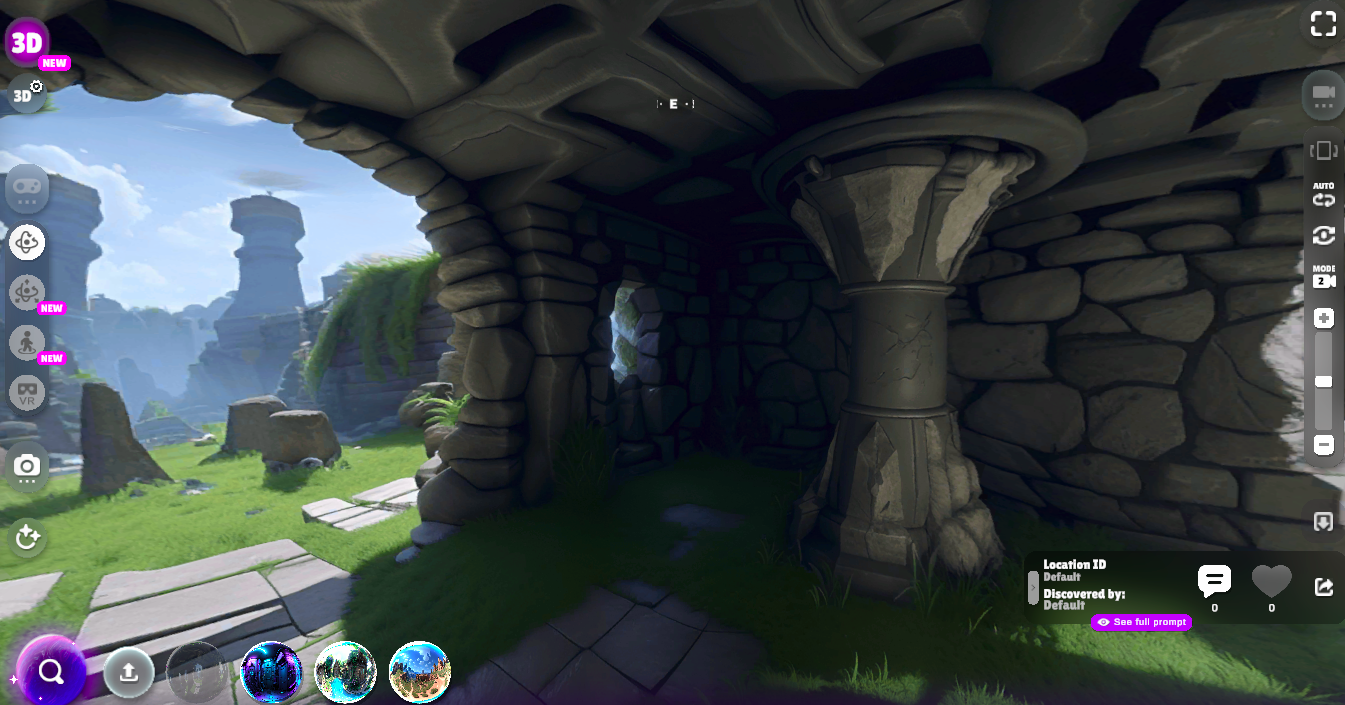This screenshot has width=1345, height=705.
Task: Zoom out using the minus button
Action: pos(1324,445)
